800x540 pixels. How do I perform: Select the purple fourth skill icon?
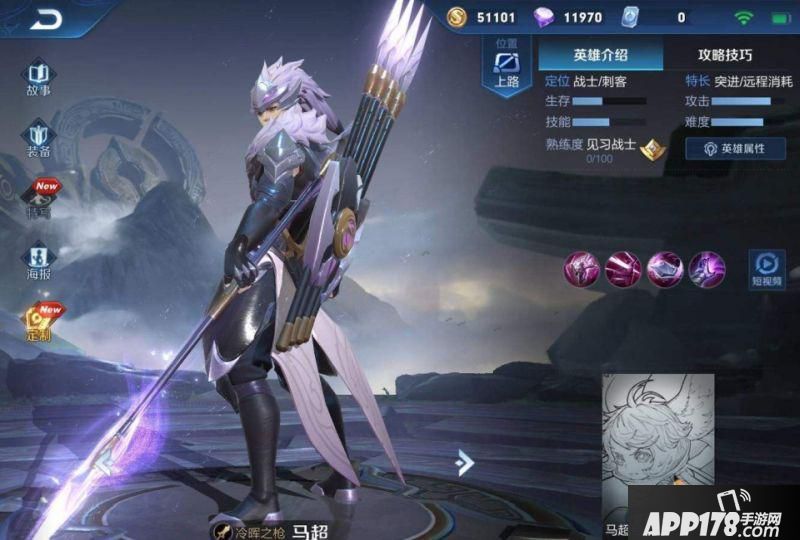point(706,269)
